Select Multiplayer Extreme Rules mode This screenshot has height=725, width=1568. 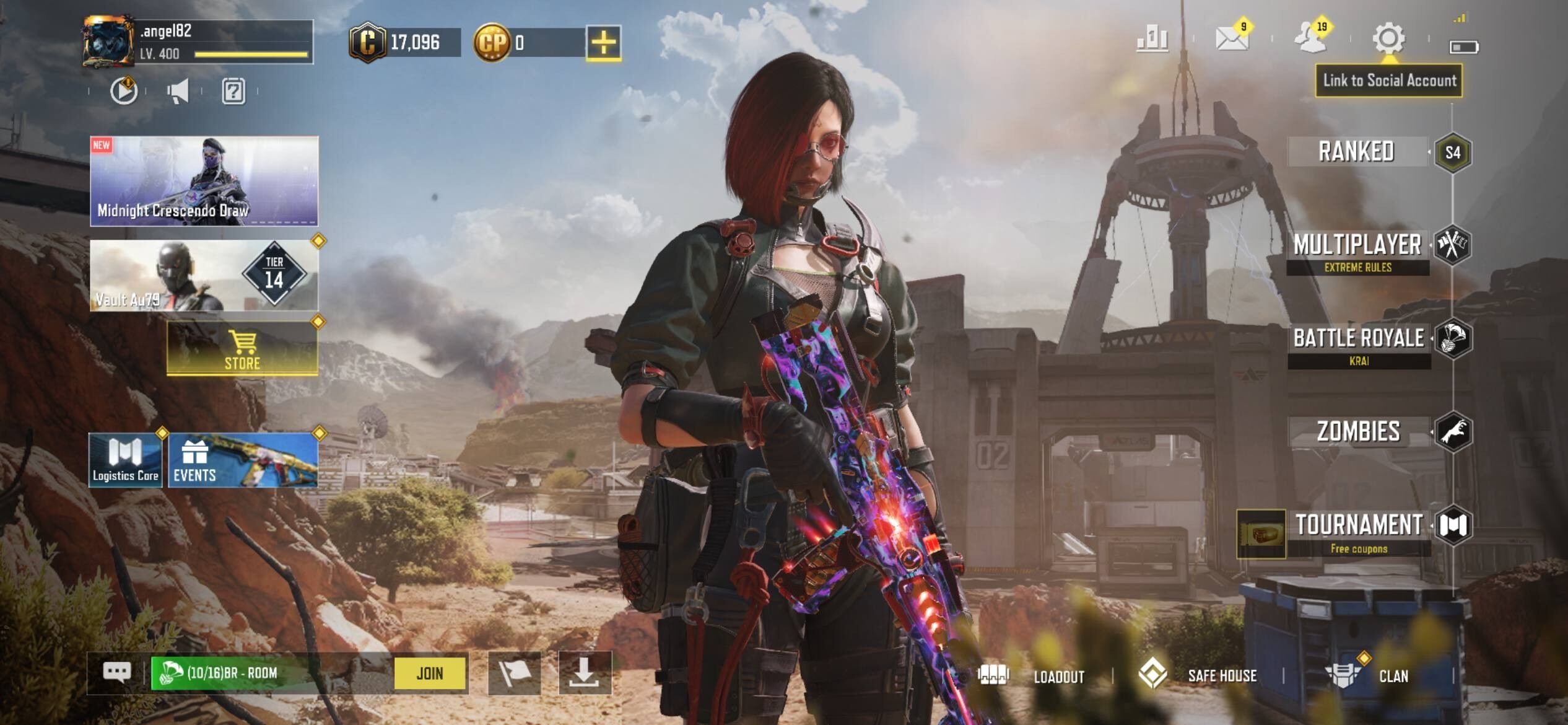pyautogui.click(x=1357, y=251)
